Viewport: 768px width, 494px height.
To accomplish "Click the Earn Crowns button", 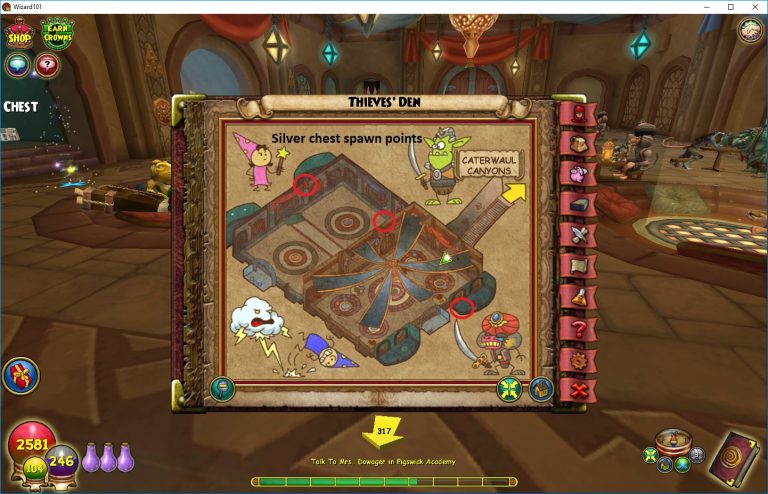I will (57, 31).
